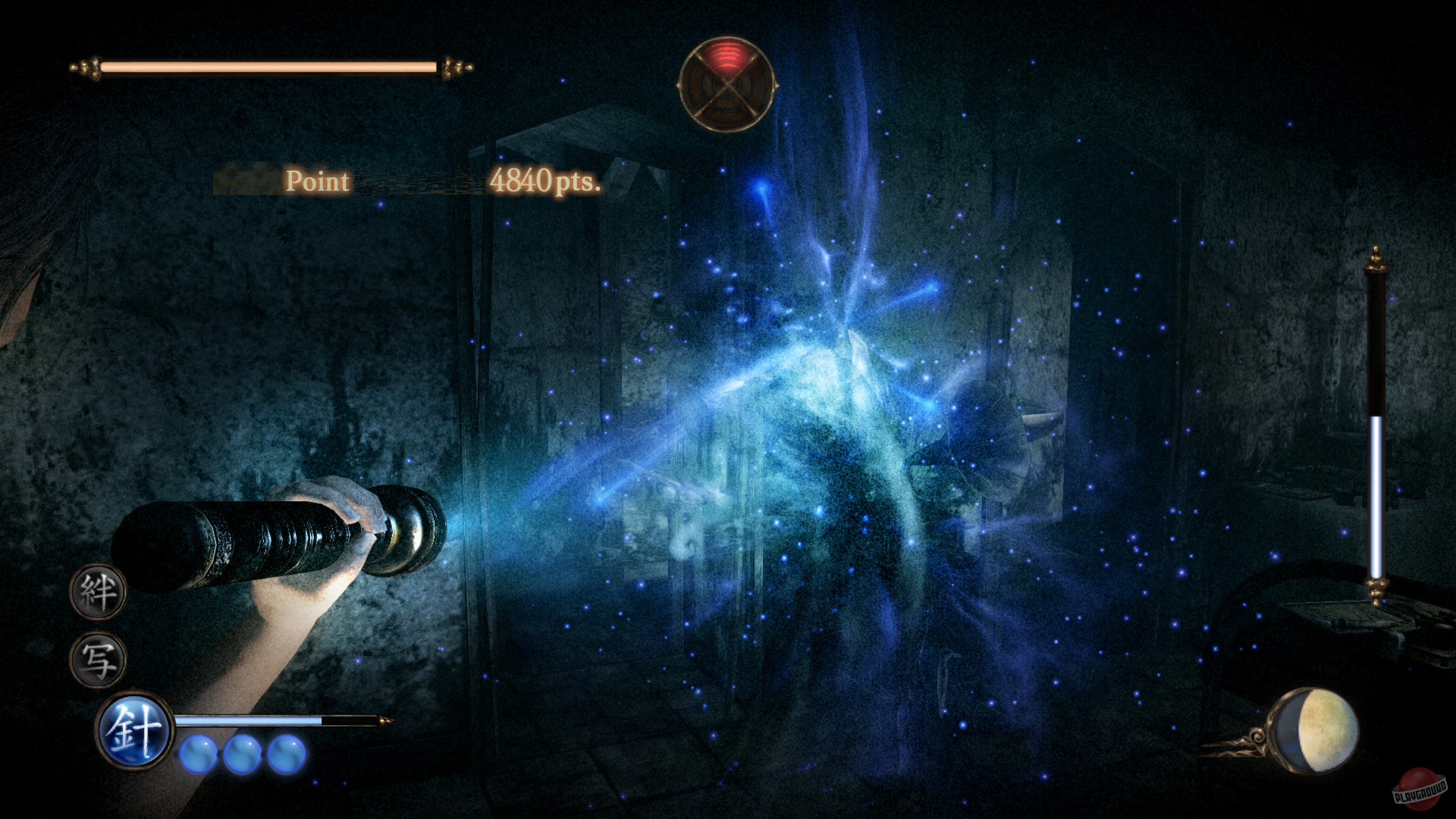Screen dimensions: 1456x819
Task: Open the spirit sensor compass dial
Action: click(728, 83)
